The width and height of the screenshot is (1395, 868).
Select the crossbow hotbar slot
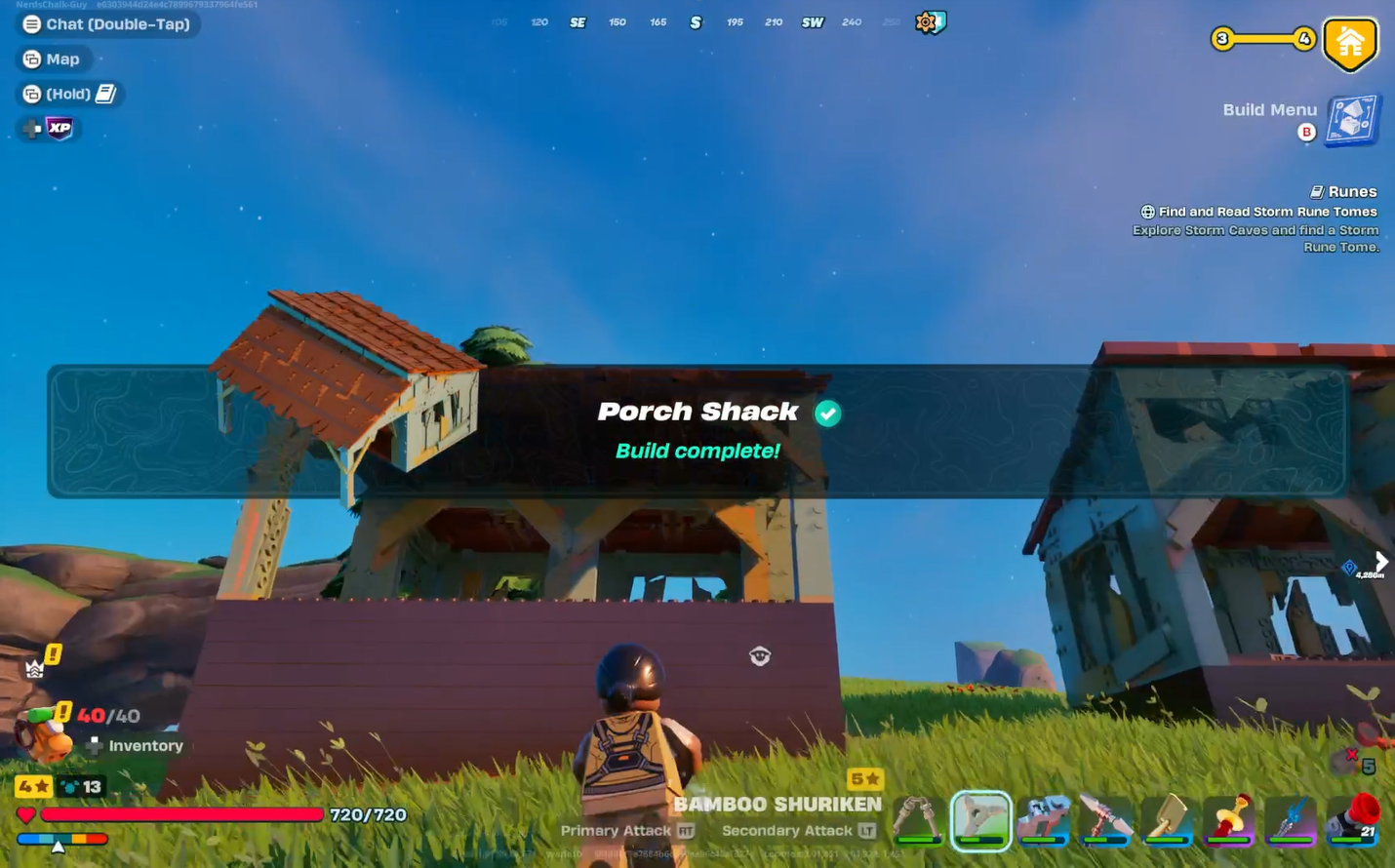1044,821
